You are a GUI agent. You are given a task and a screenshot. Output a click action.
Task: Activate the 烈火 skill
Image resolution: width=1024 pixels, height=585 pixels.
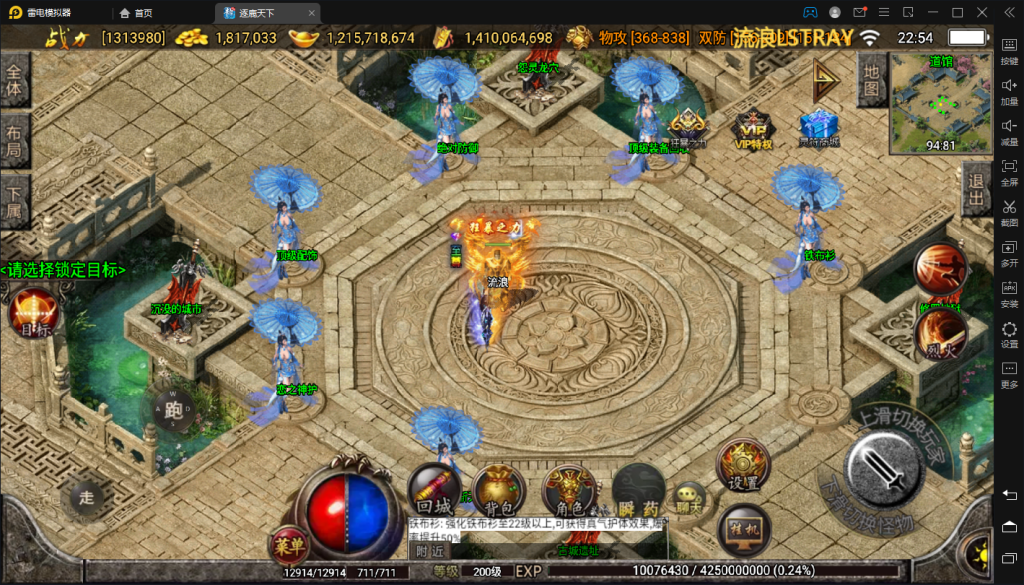pyautogui.click(x=940, y=336)
